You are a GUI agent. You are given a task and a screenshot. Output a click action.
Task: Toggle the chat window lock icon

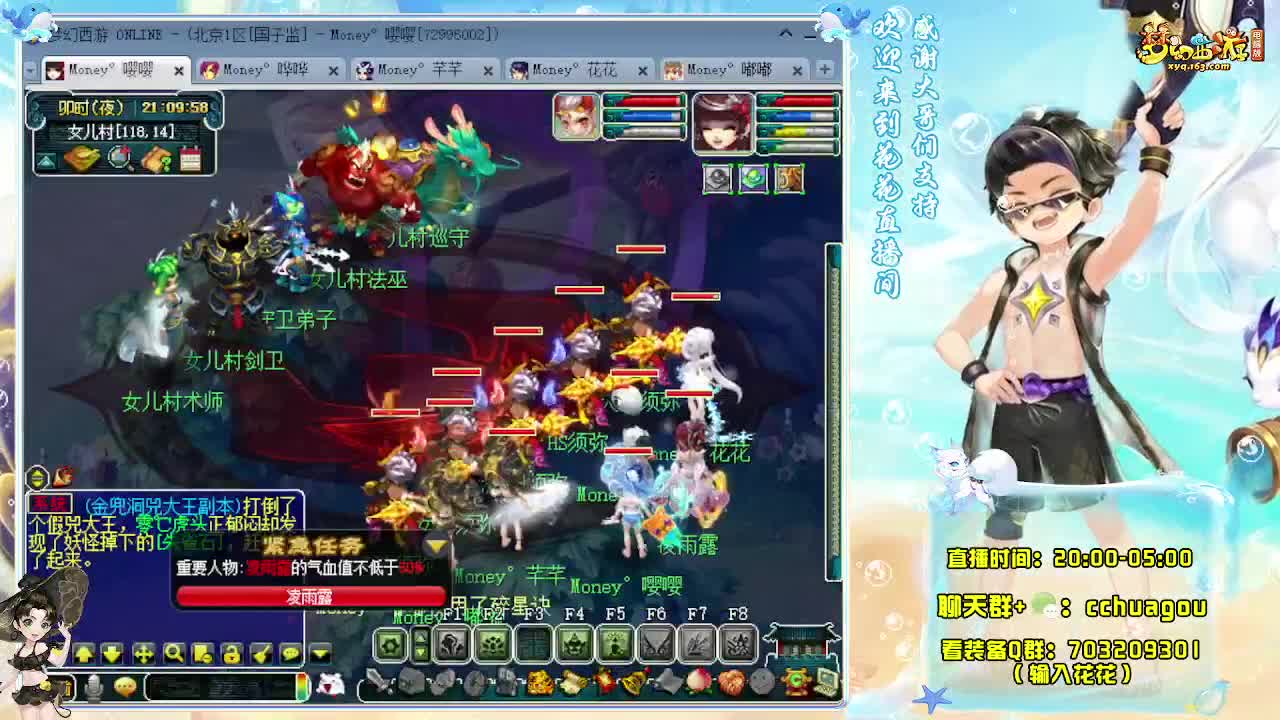coord(232,654)
